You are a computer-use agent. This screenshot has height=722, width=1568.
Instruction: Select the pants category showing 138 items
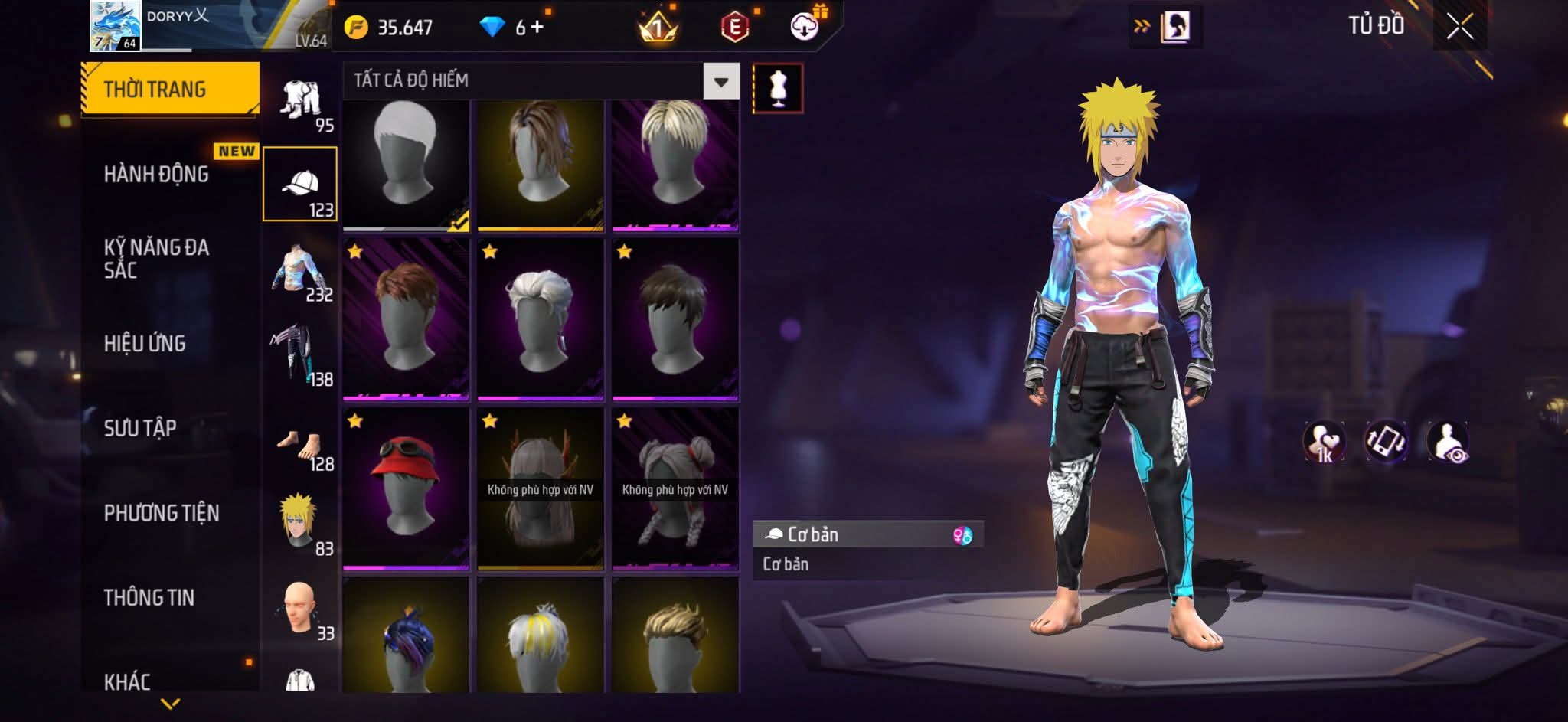[300, 354]
